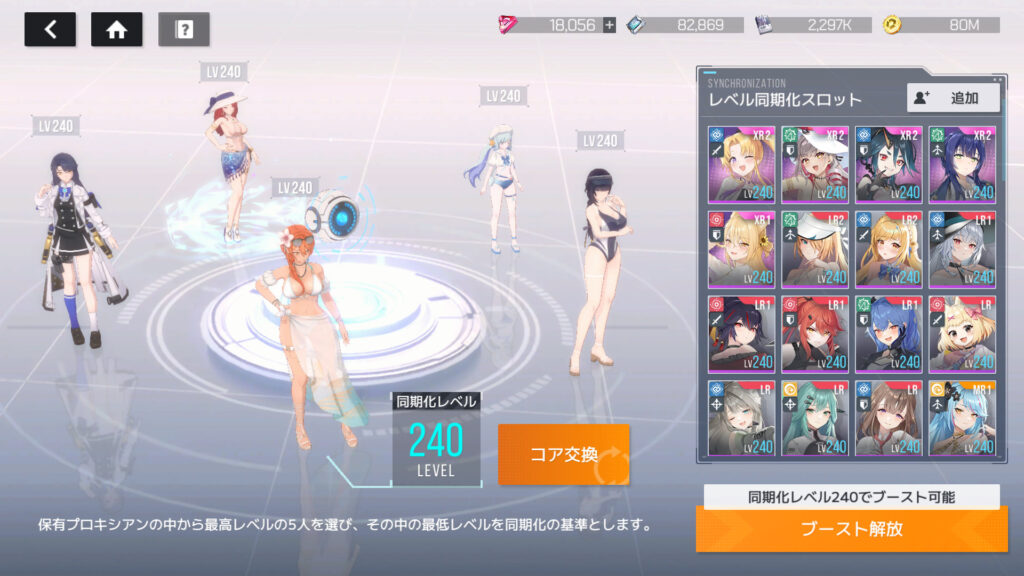Pick the dark-blue-haired XR2 character slot
This screenshot has height=576, width=1024.
coord(962,162)
